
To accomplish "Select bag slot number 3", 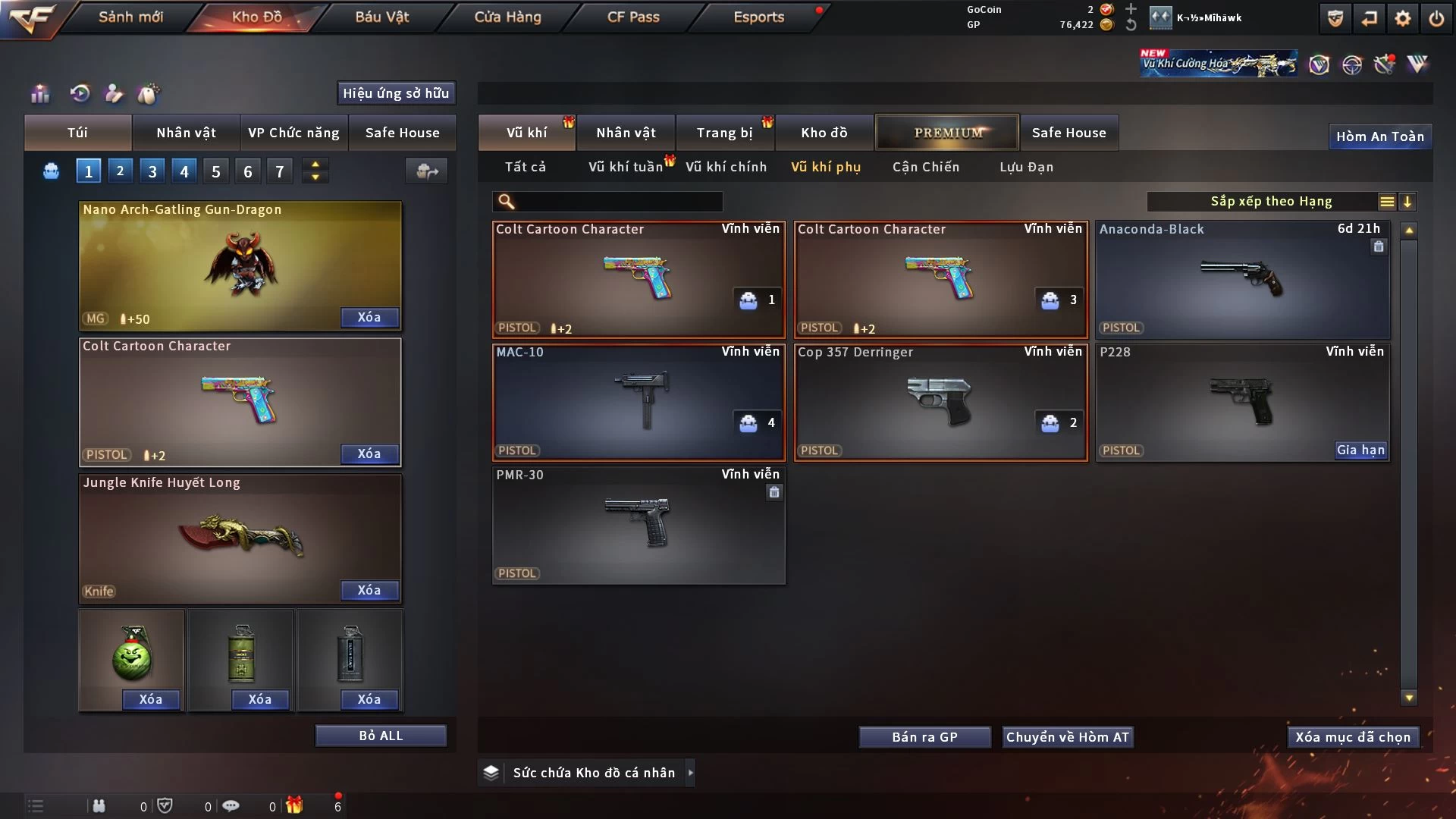I will pos(152,171).
